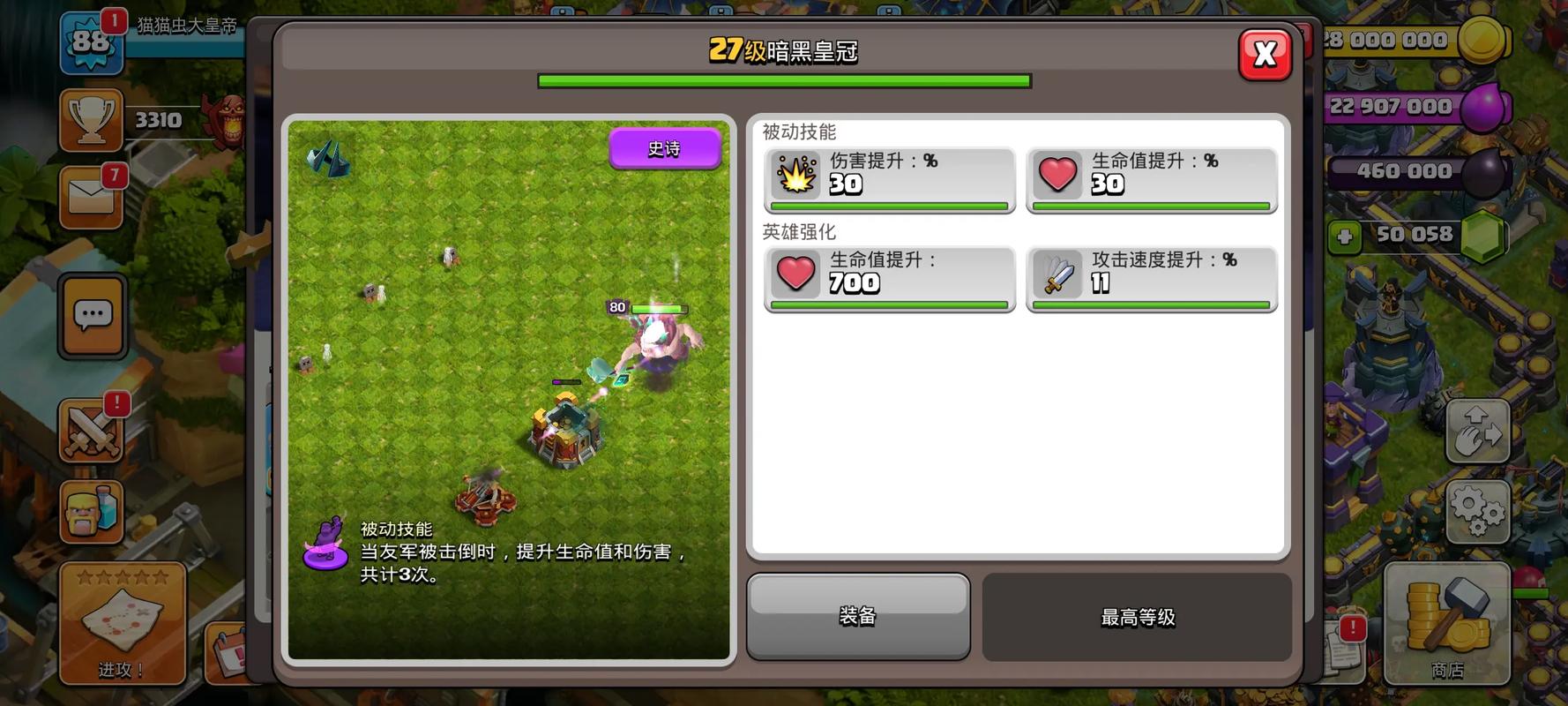The image size is (1568, 706).
Task: Click the green upgrade progress bar
Action: point(783,80)
